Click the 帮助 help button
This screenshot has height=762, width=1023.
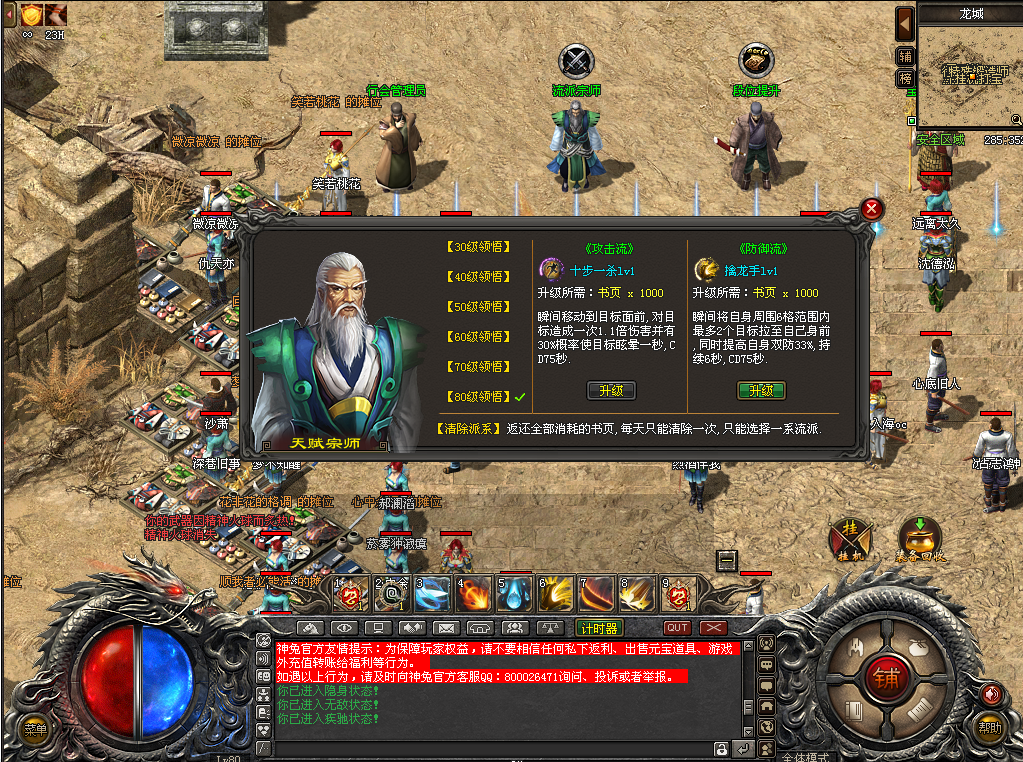[990, 728]
